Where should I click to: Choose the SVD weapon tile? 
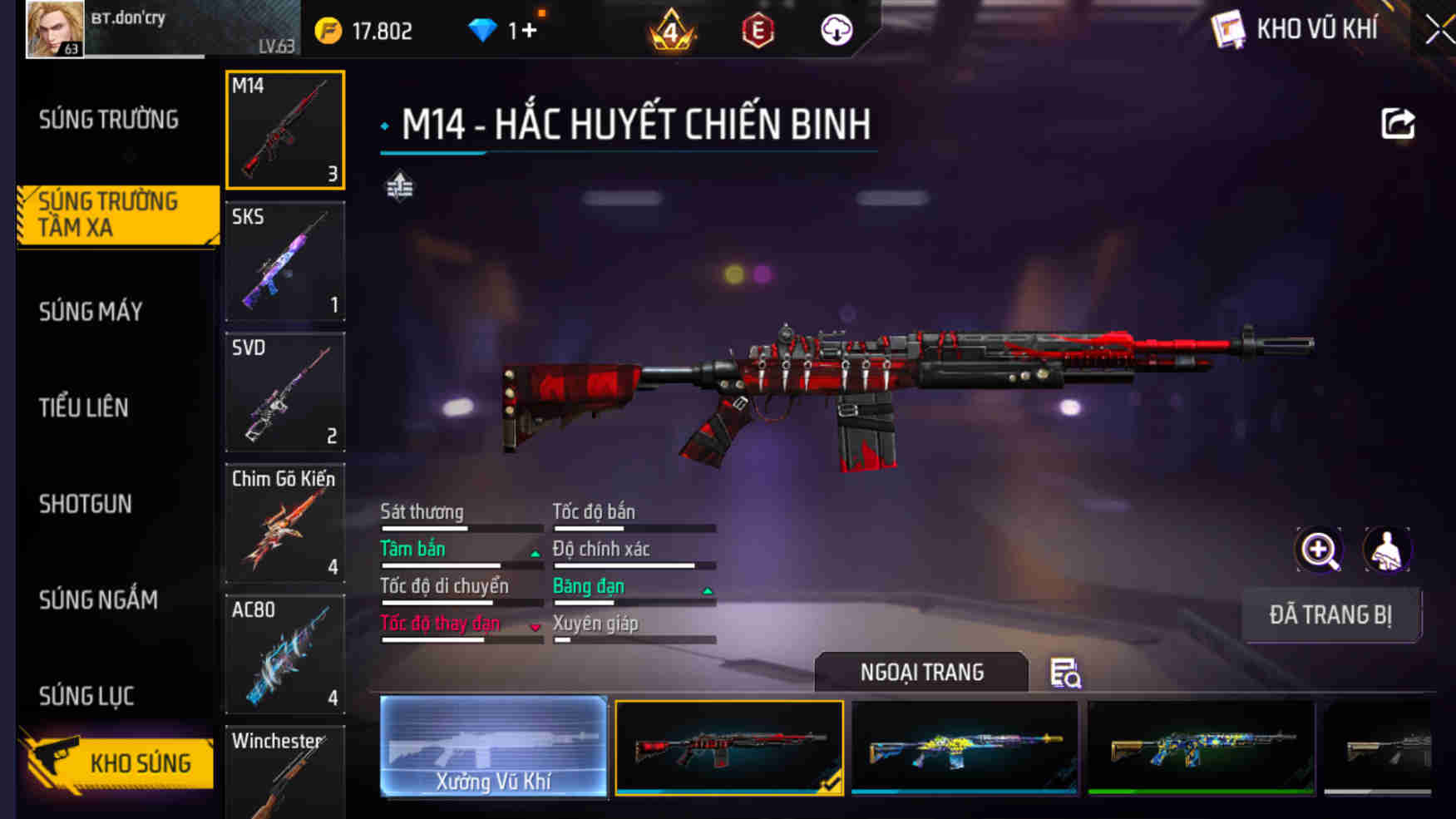pos(285,392)
